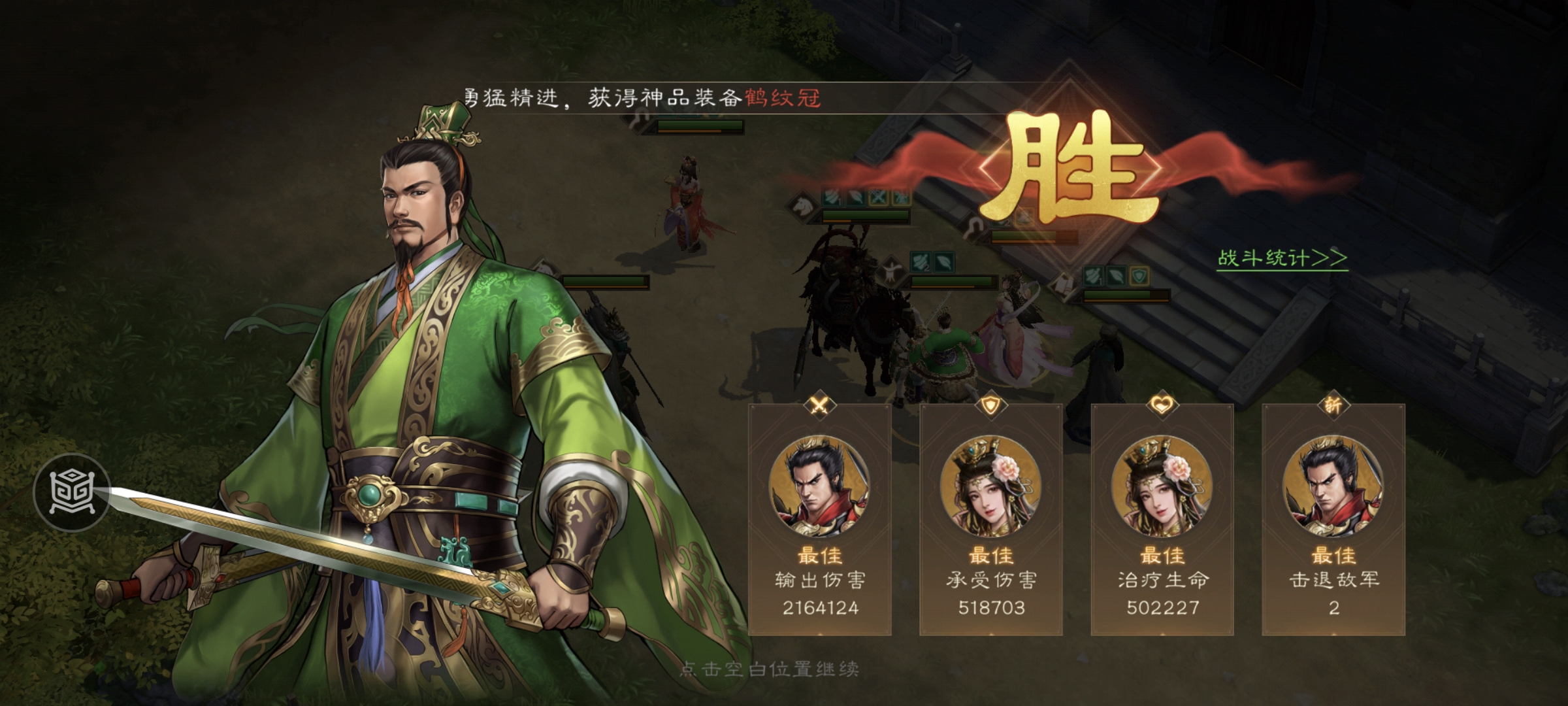
Task: Click the green HP bar of the mounted unit
Action: click(x=866, y=216)
